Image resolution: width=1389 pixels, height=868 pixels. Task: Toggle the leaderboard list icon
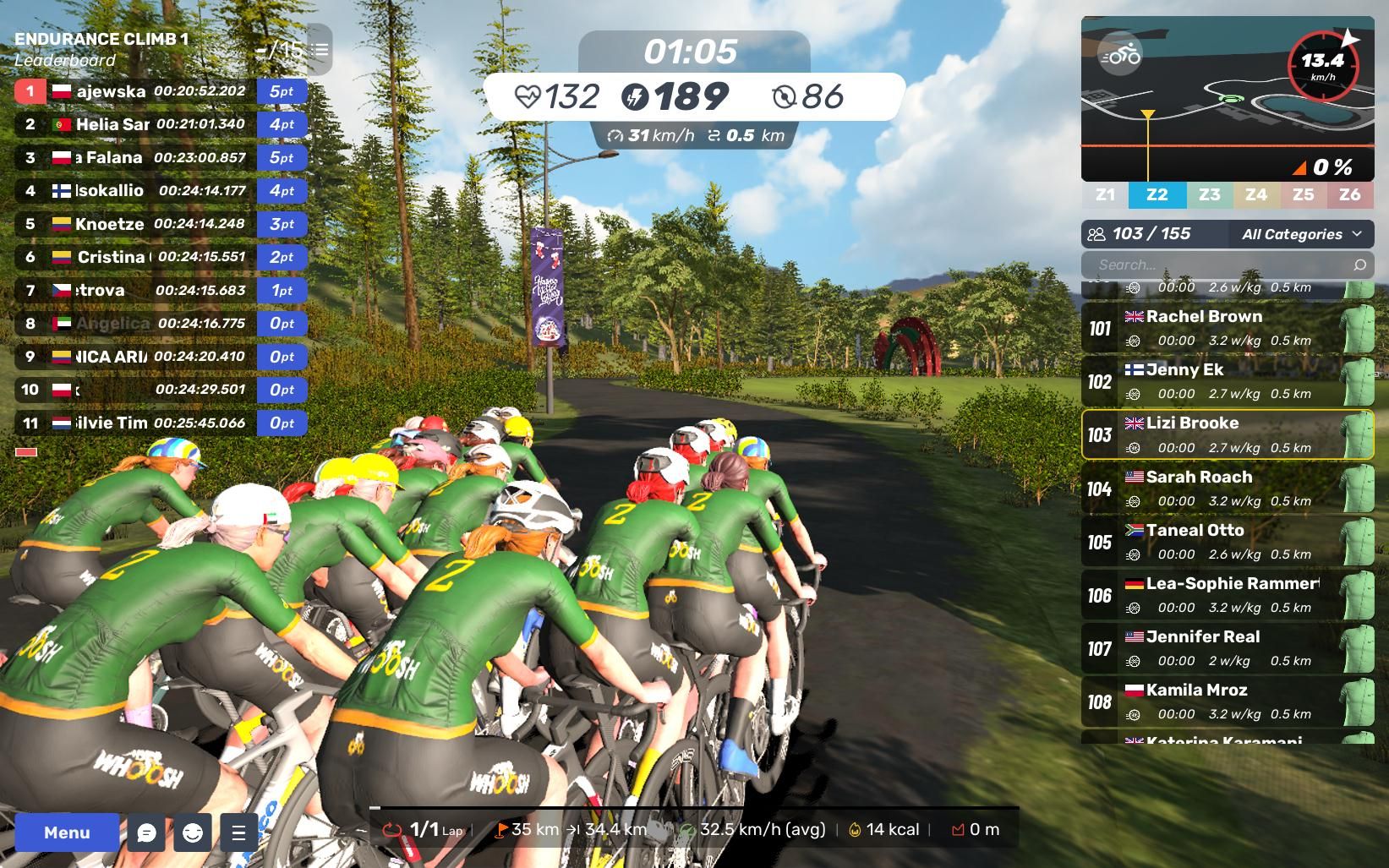click(320, 50)
